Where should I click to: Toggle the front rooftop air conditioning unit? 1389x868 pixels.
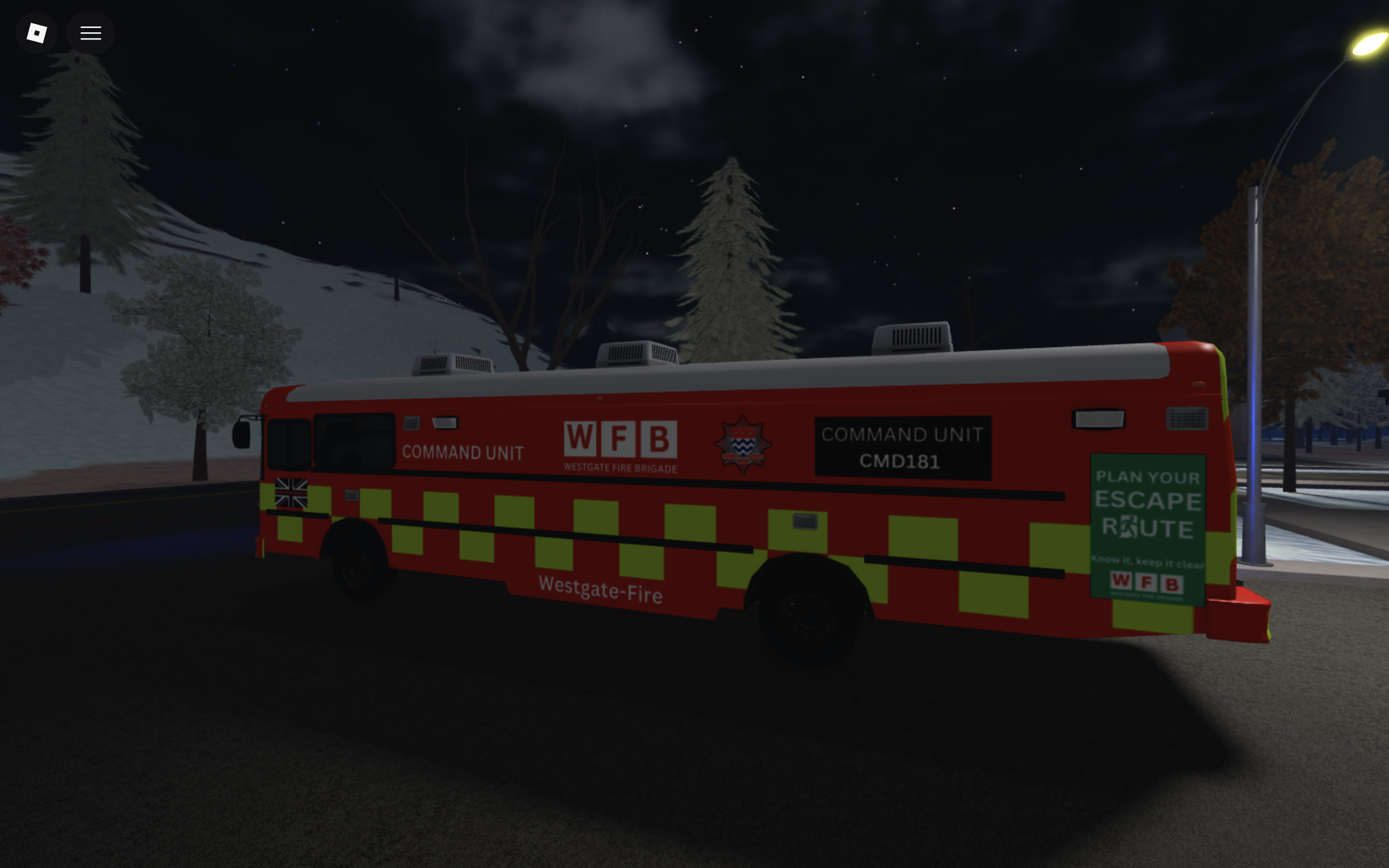pyautogui.click(x=450, y=362)
